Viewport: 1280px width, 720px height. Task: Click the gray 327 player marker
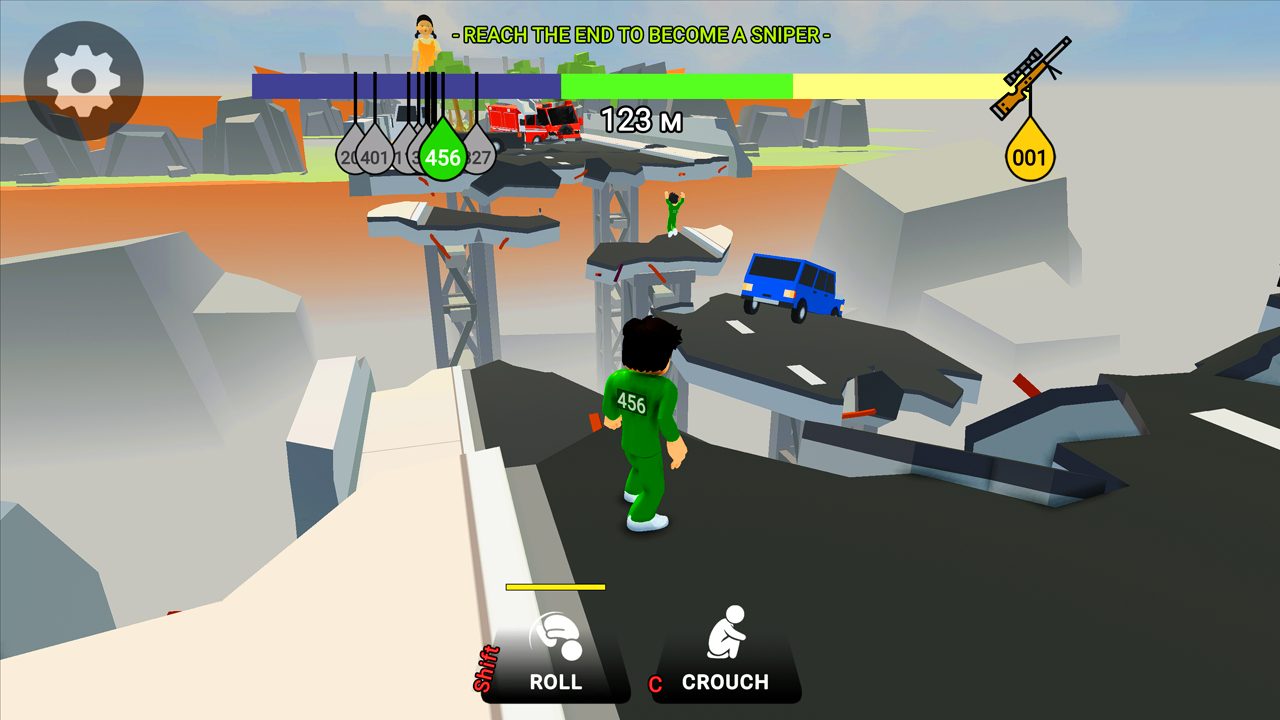478,155
